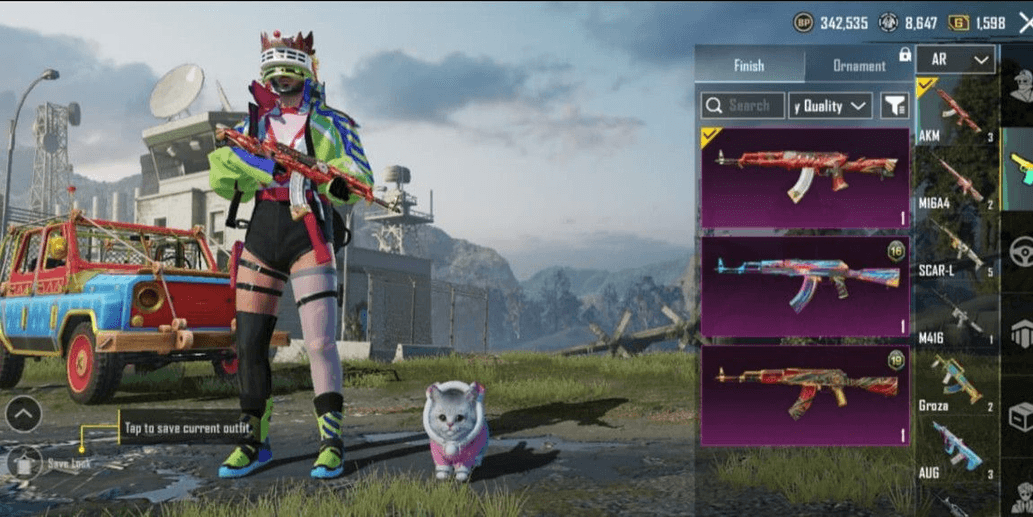Select M416 in the weapon list
The width and height of the screenshot is (1033, 517).
(955, 316)
